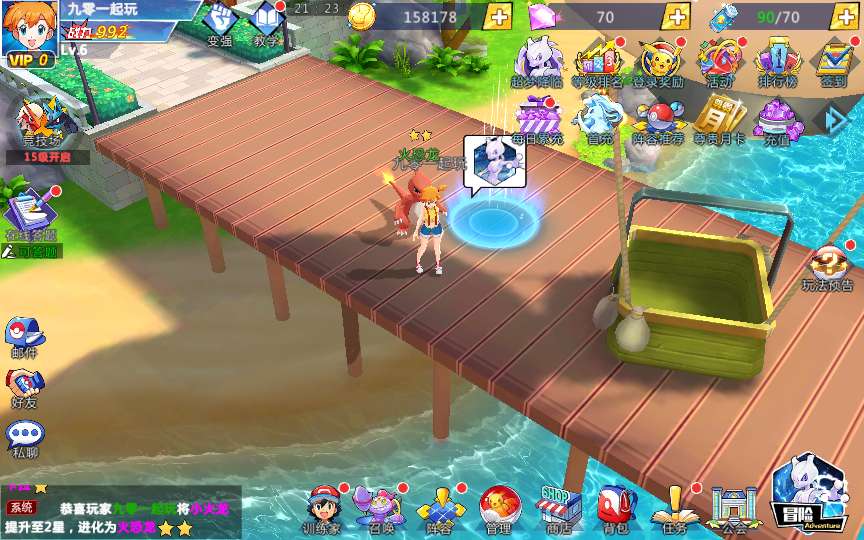Open the 任务 quest menu

[x=671, y=507]
